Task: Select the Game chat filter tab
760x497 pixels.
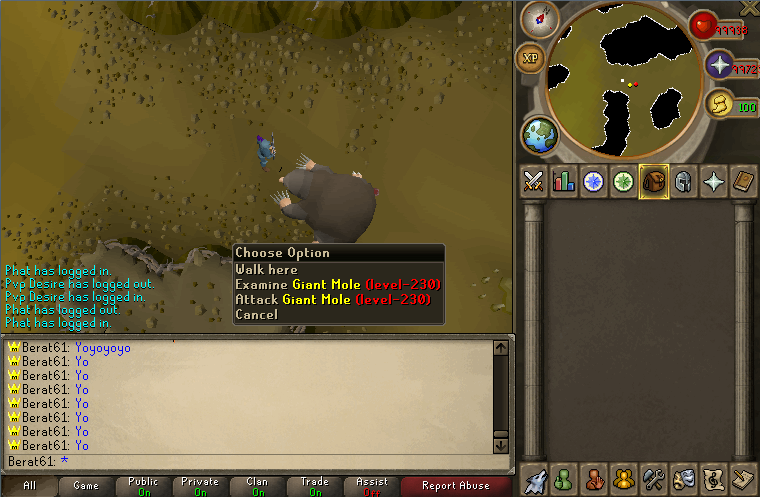Action: coord(86,486)
